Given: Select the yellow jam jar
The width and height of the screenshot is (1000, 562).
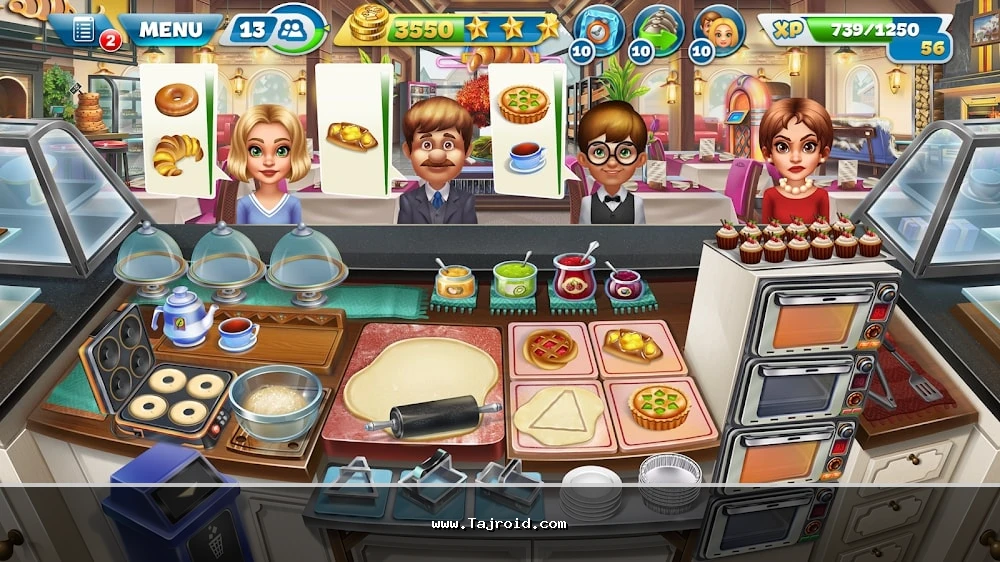Looking at the screenshot, I should coord(455,281).
